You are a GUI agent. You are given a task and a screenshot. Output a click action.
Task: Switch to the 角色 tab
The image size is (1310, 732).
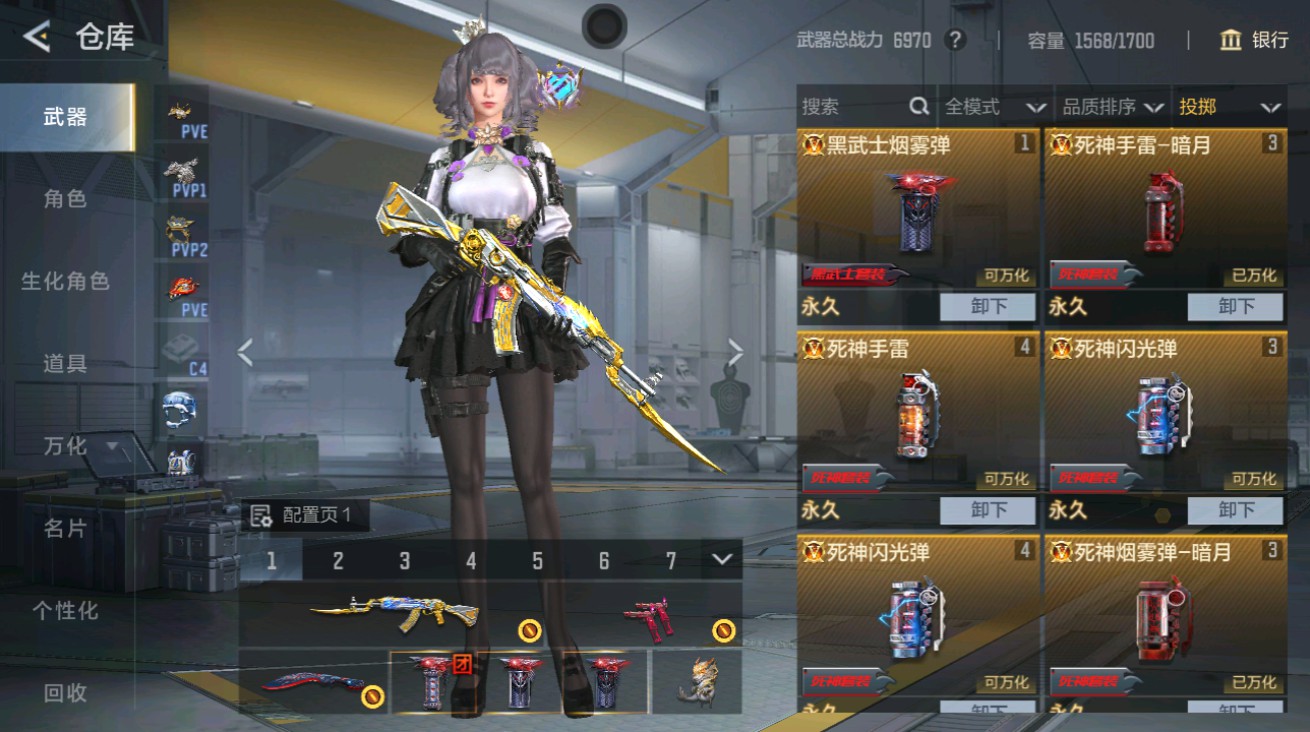point(67,198)
